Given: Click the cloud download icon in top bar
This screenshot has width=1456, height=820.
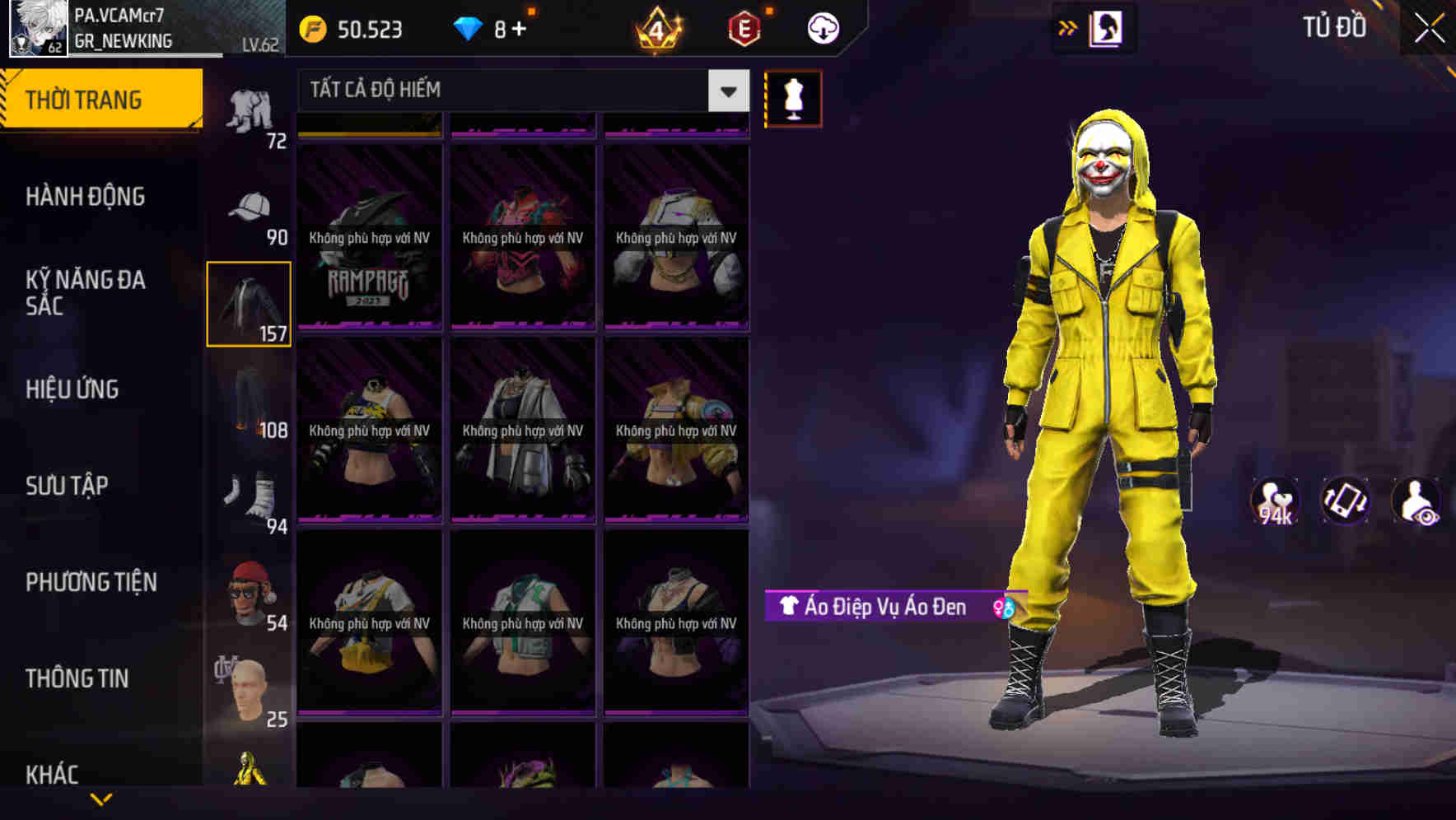Looking at the screenshot, I should [x=822, y=27].
